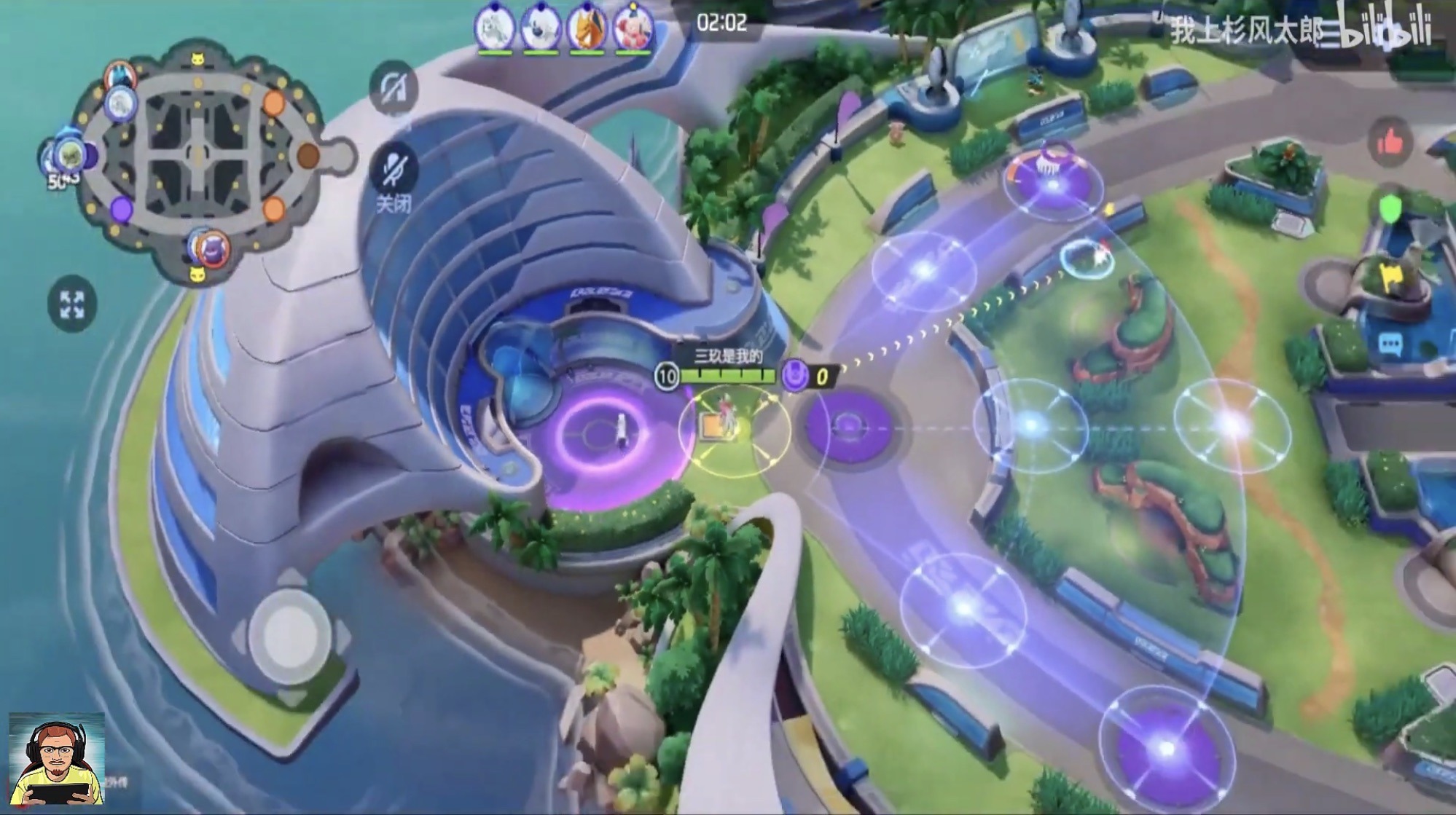Click the streamer avatar thumbnail
The height and width of the screenshot is (815, 1456).
[57, 760]
